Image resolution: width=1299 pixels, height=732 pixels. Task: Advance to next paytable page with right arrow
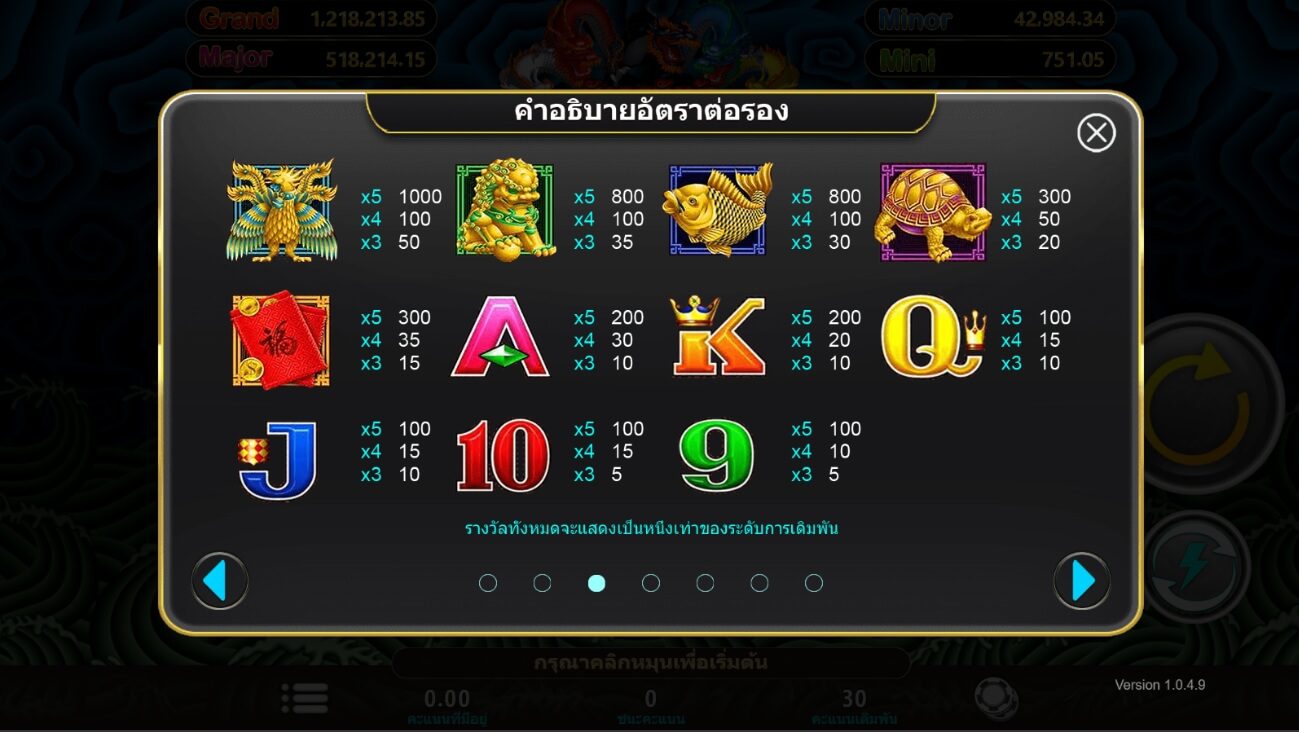coord(1080,581)
